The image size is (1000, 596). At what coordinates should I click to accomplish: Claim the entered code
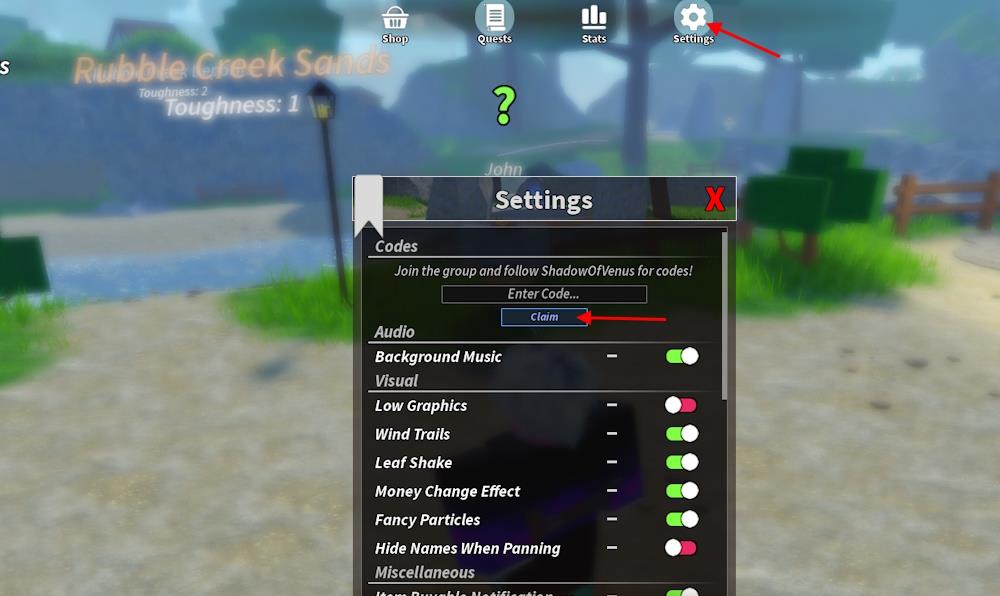(544, 317)
